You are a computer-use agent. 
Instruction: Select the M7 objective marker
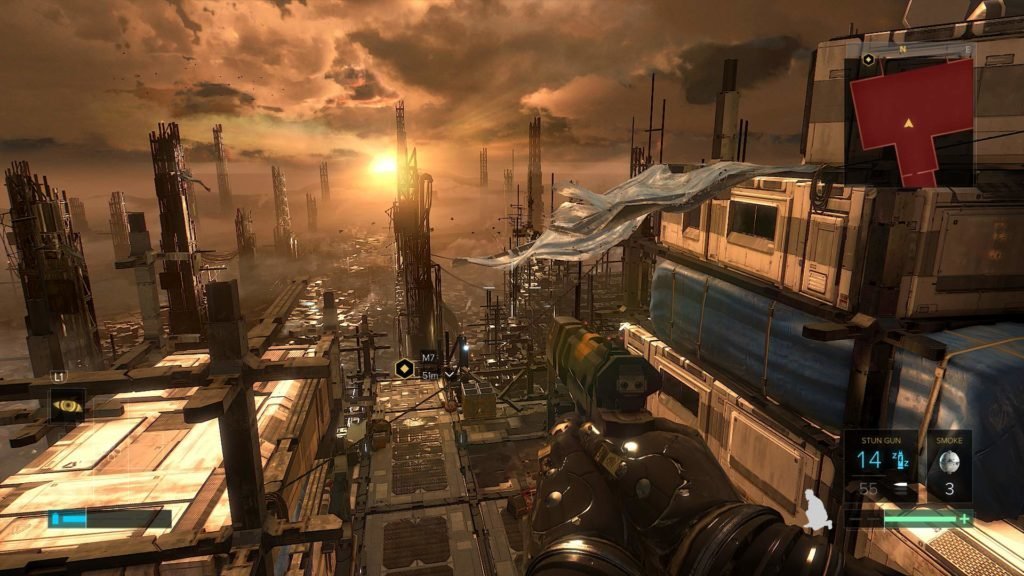tap(405, 366)
